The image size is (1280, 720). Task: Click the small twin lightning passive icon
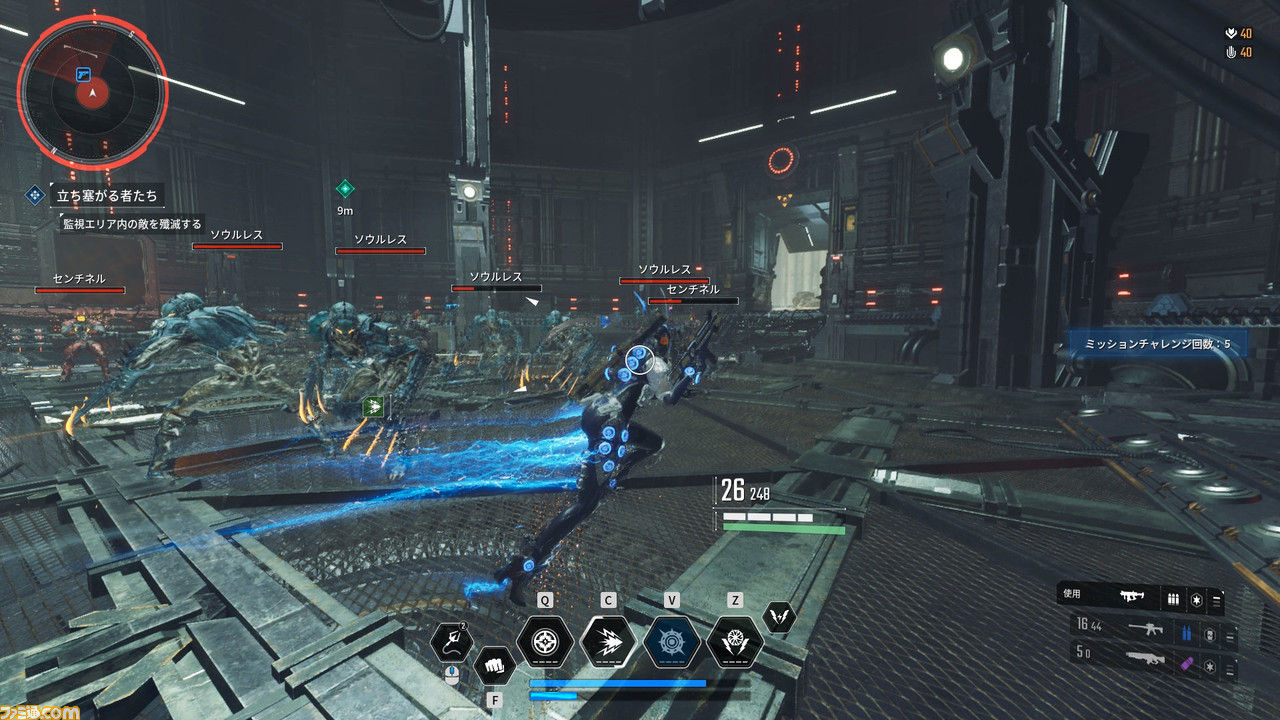pyautogui.click(x=779, y=617)
